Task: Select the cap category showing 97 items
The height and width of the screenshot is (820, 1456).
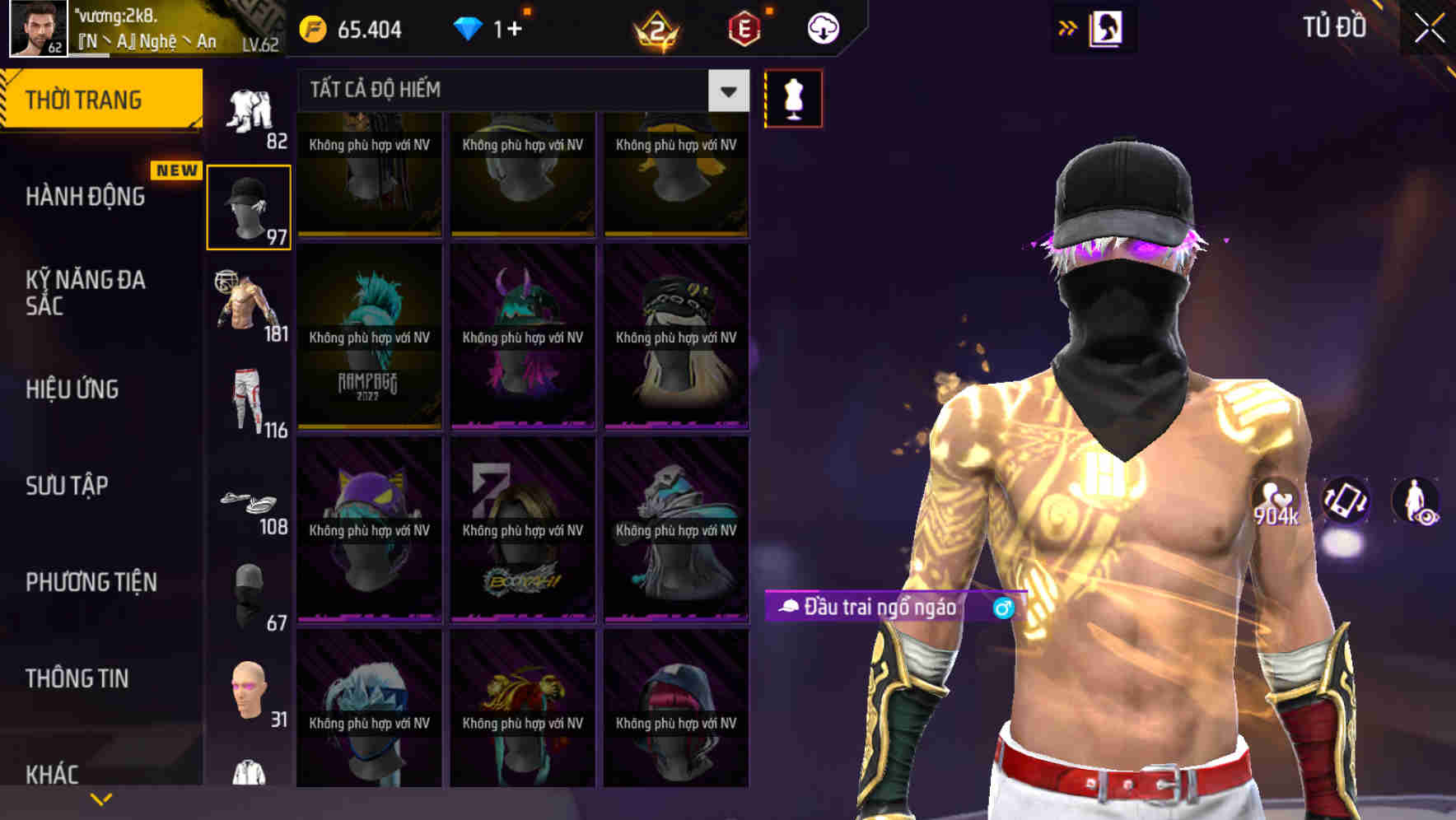Action: (249, 206)
